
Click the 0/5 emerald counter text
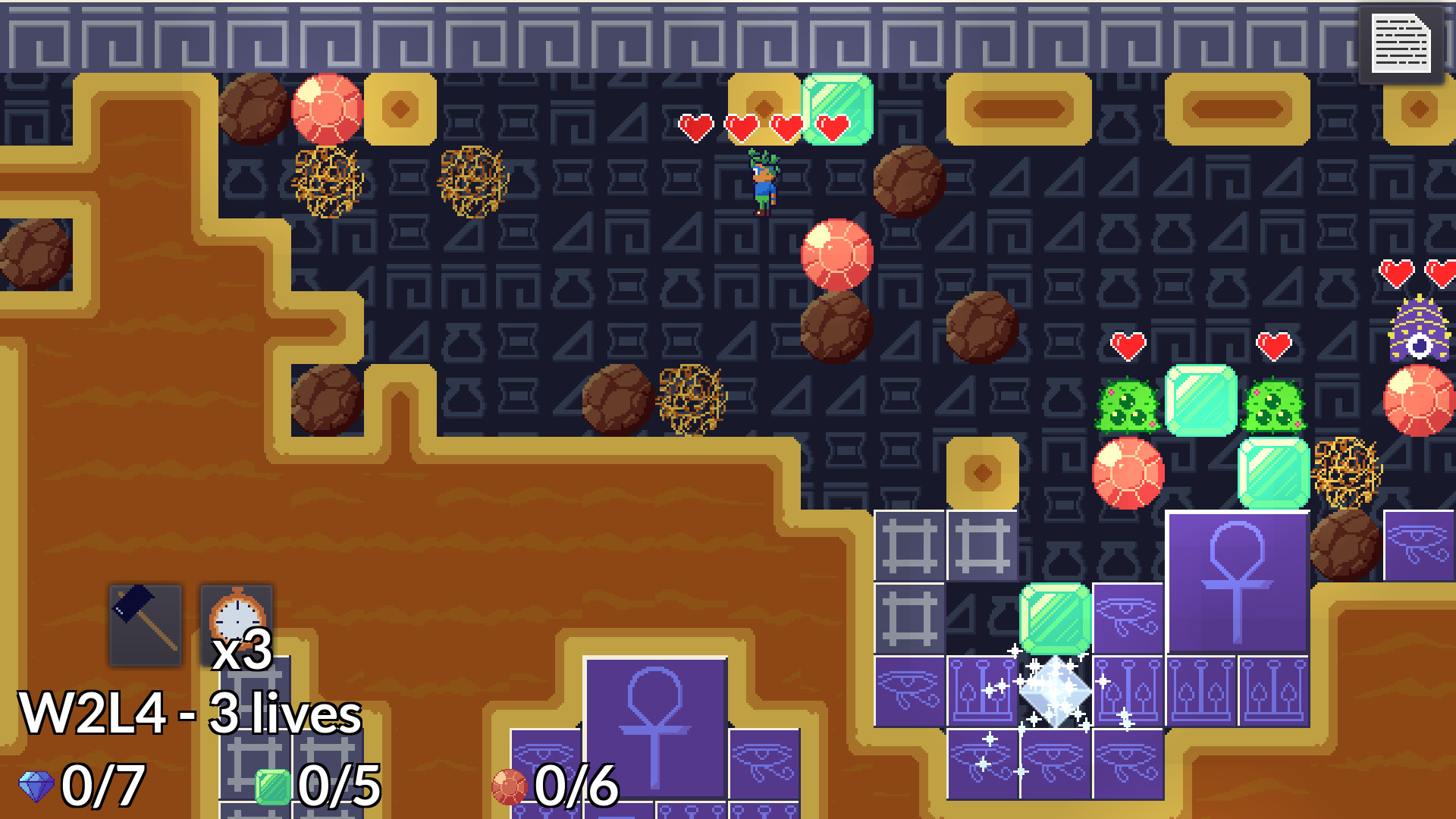(339, 785)
